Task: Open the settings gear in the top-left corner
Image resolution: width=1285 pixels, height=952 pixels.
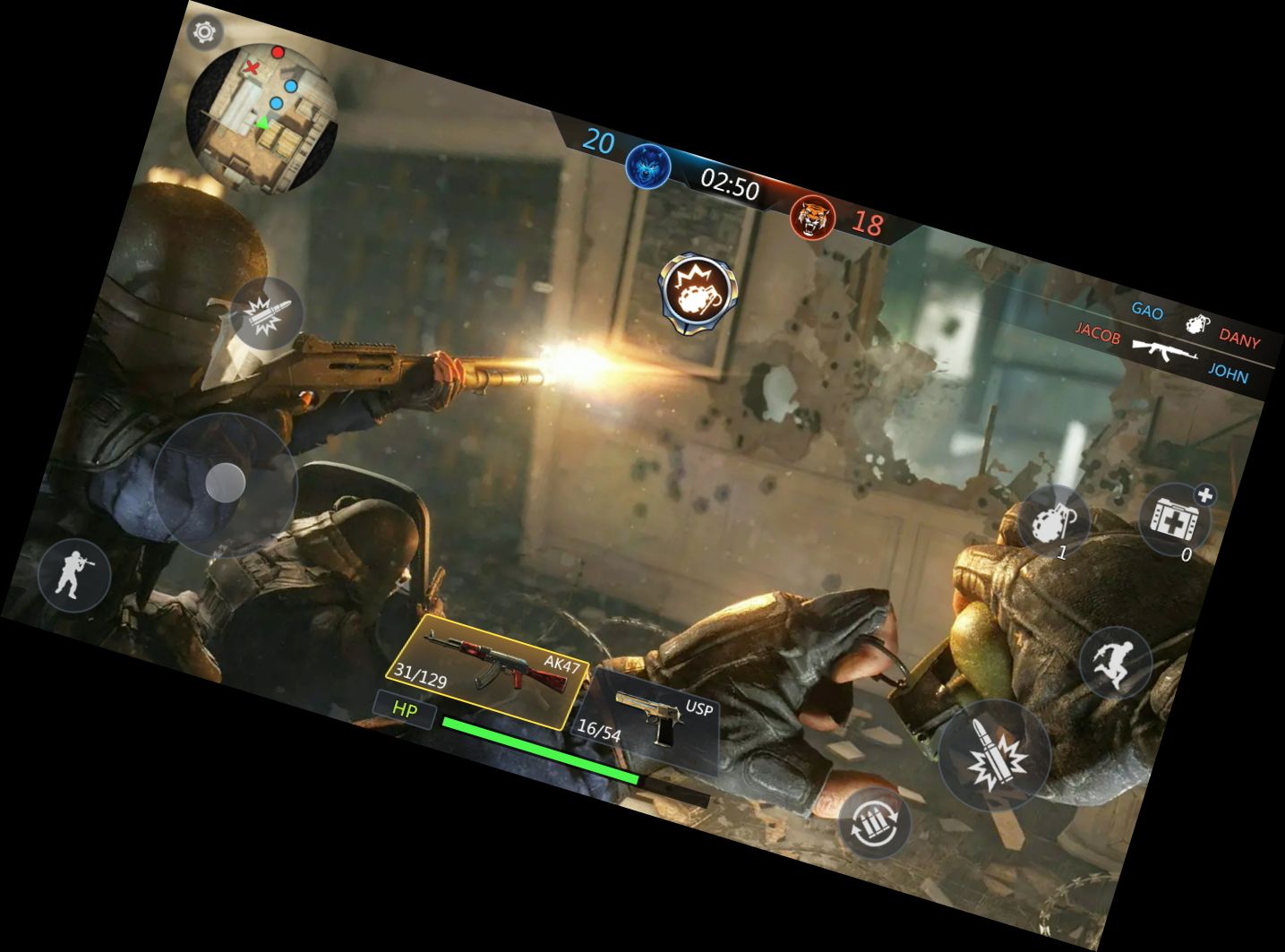Action: click(x=204, y=32)
